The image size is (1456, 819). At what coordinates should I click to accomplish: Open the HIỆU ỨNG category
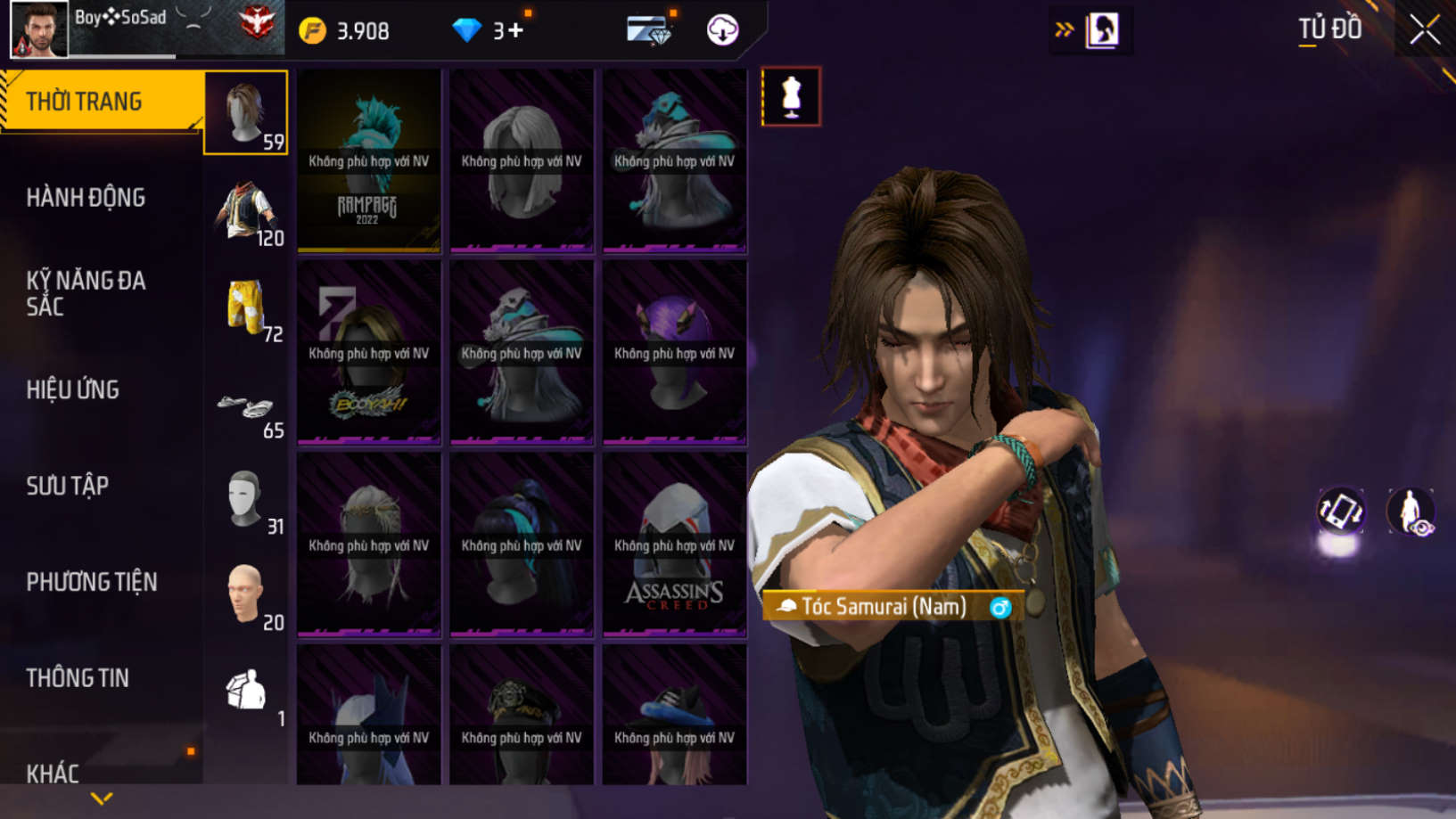pyautogui.click(x=73, y=390)
